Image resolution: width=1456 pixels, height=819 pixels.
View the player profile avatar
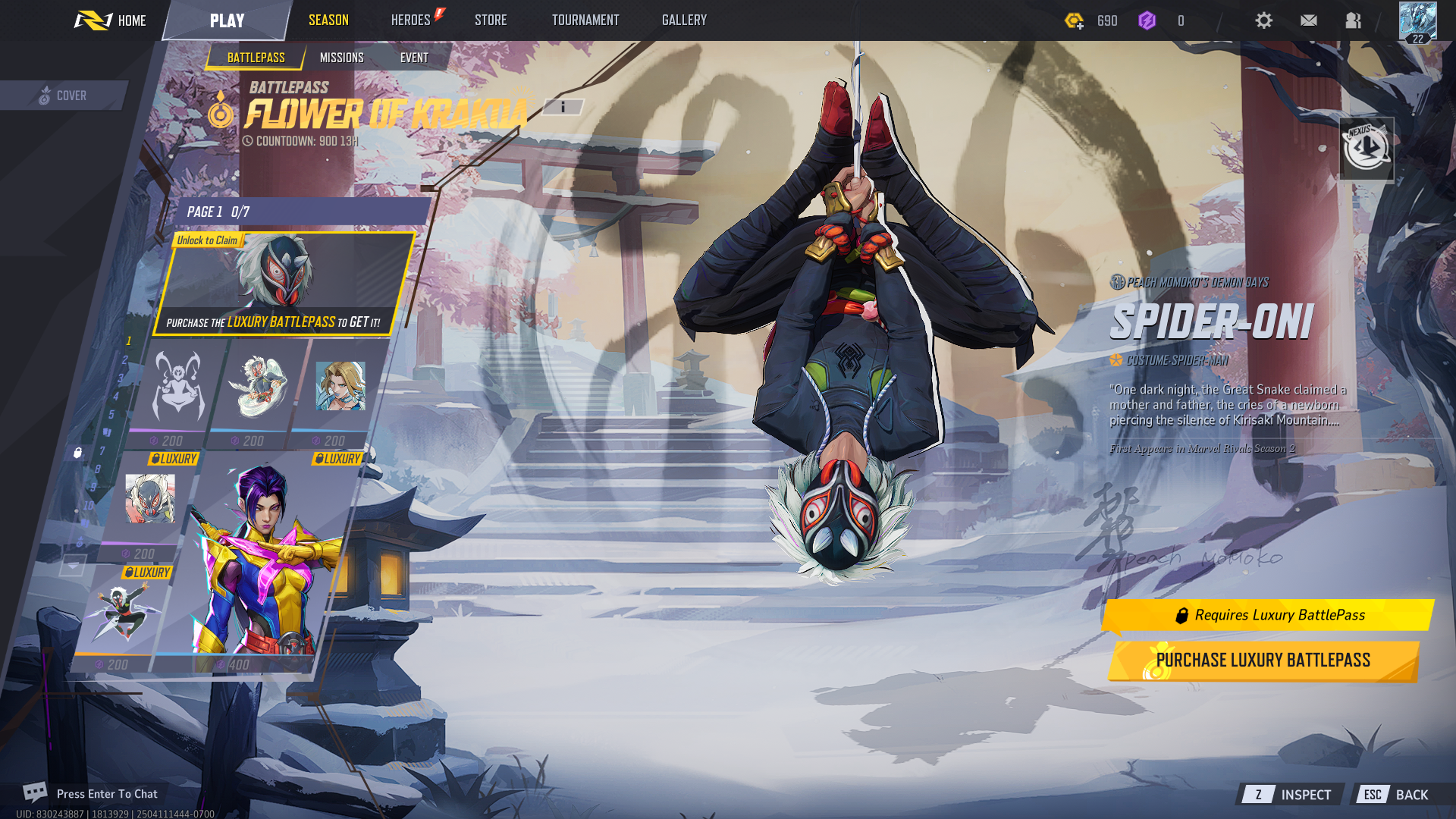click(1417, 21)
